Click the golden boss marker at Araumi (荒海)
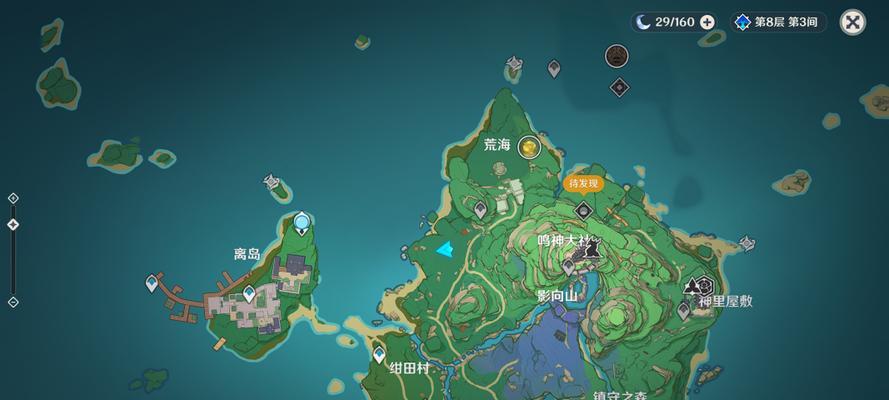 [x=529, y=147]
